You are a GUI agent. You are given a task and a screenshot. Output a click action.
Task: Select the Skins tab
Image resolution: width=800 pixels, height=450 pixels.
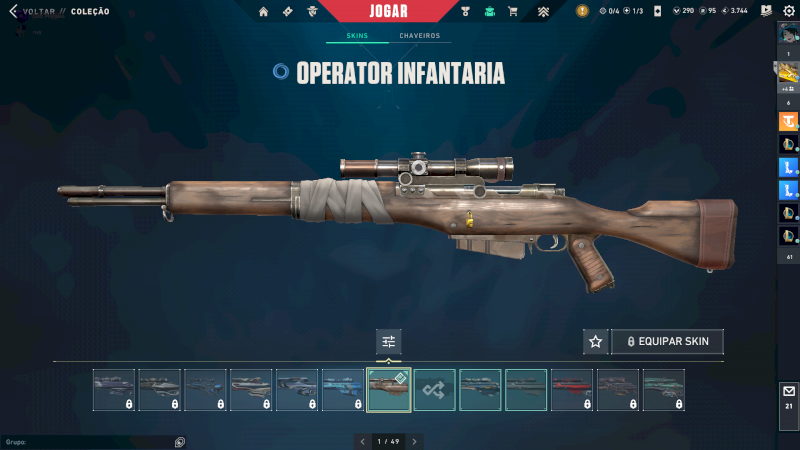pyautogui.click(x=357, y=36)
